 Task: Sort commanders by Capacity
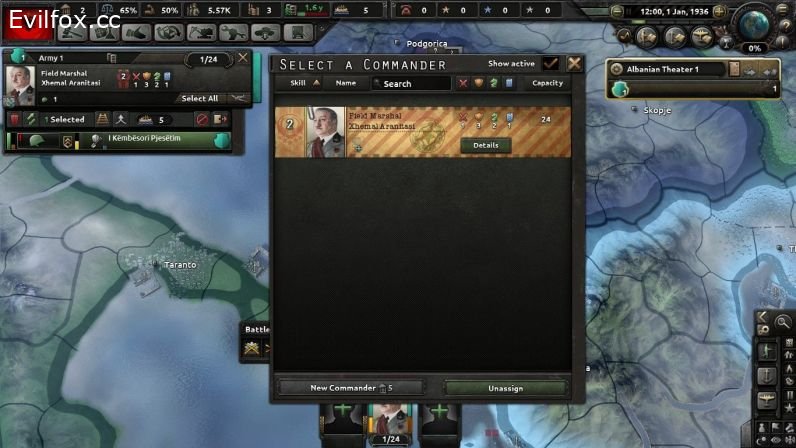(x=547, y=83)
